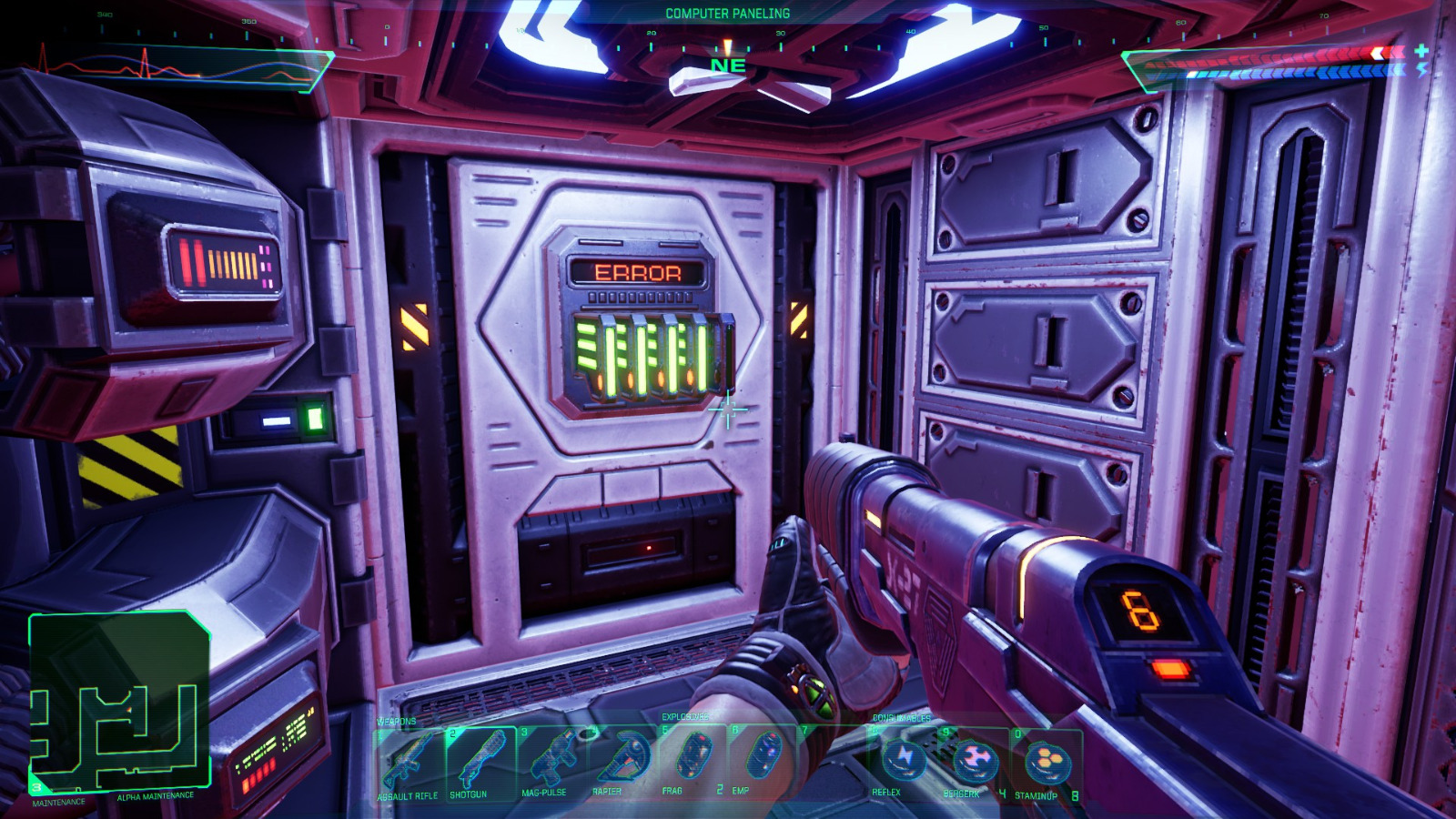Use the StaminUp consumable
Screen dimensions: 1456x819
pos(1046,760)
